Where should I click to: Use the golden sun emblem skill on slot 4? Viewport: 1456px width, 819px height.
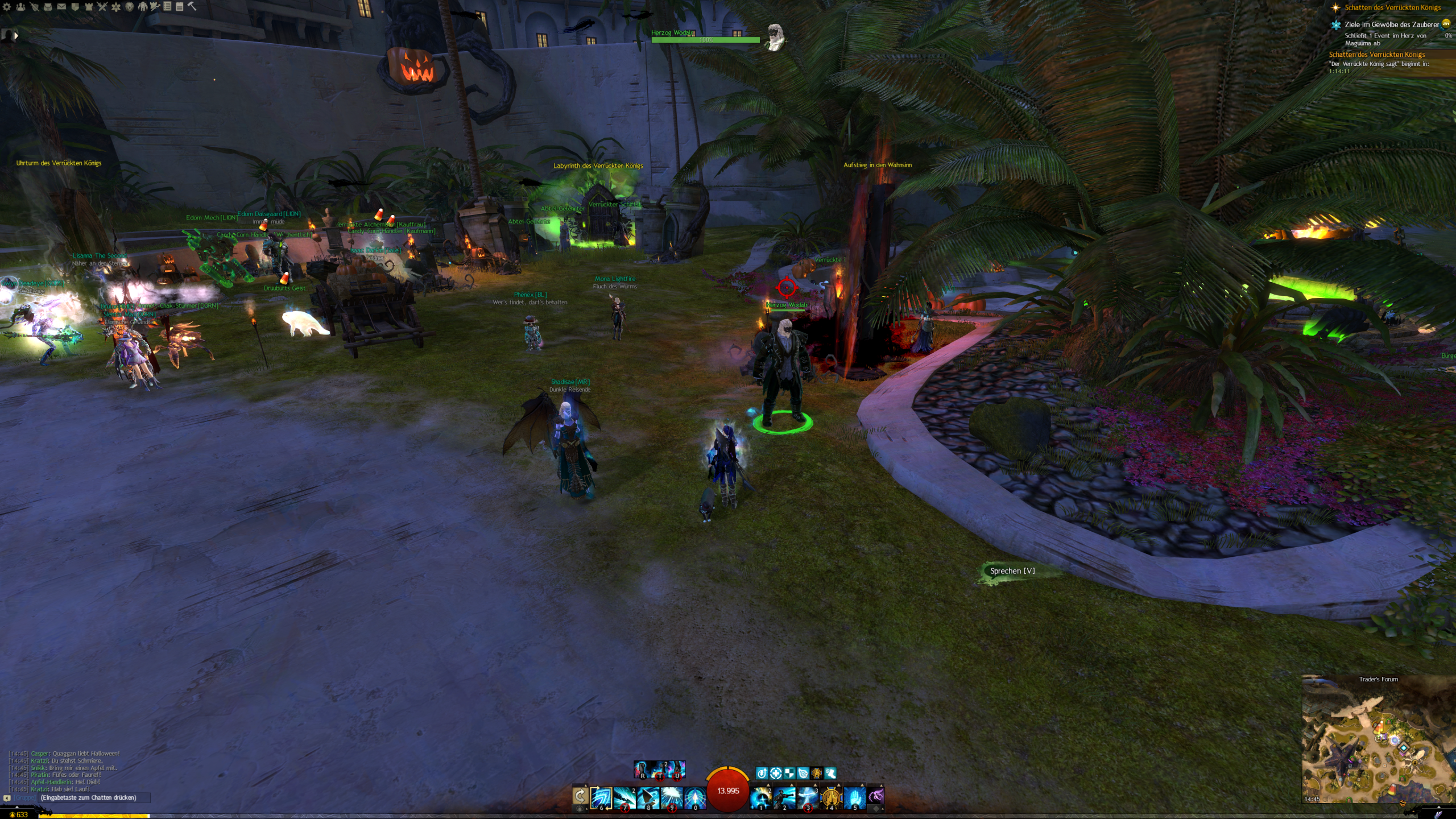831,797
